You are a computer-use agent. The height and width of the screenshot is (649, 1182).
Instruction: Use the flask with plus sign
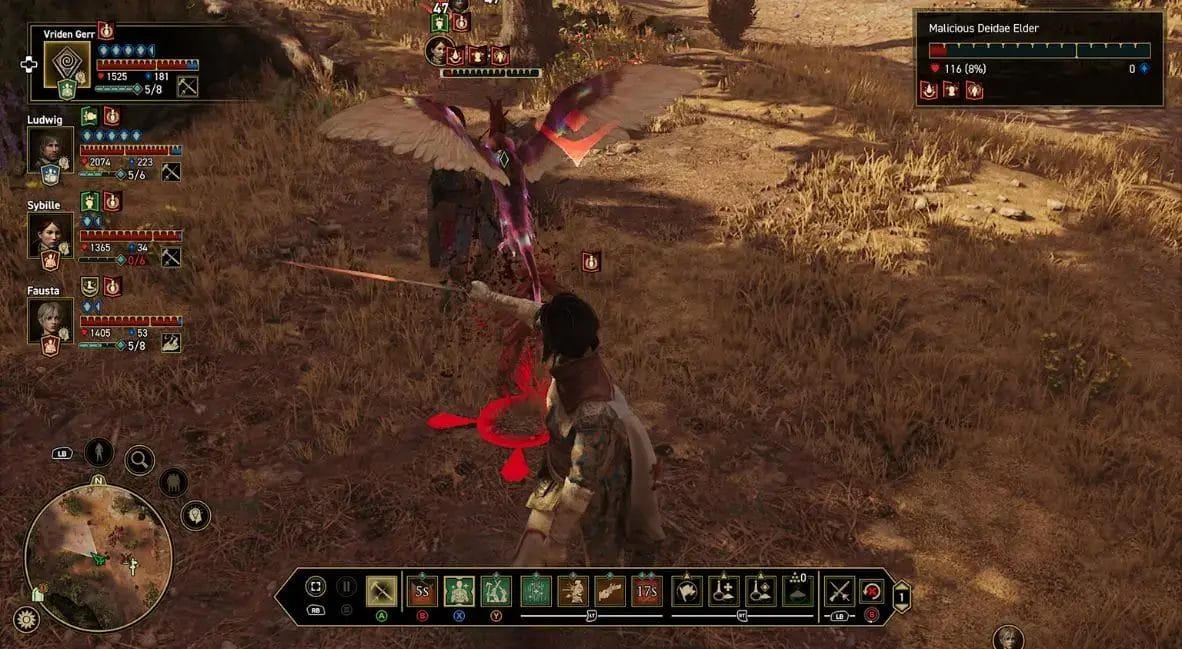coord(723,591)
